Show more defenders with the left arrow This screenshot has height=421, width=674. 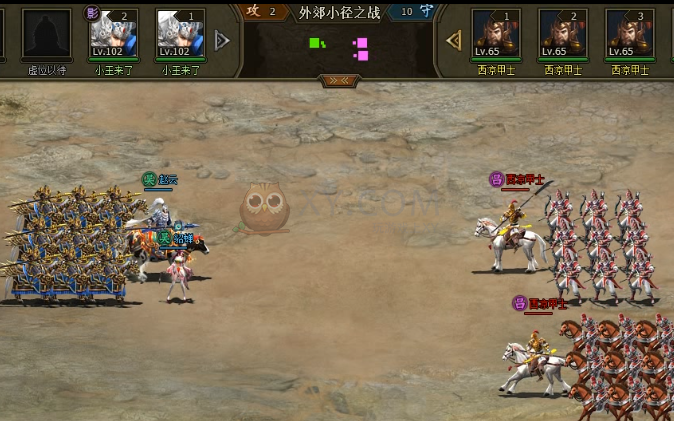[453, 40]
